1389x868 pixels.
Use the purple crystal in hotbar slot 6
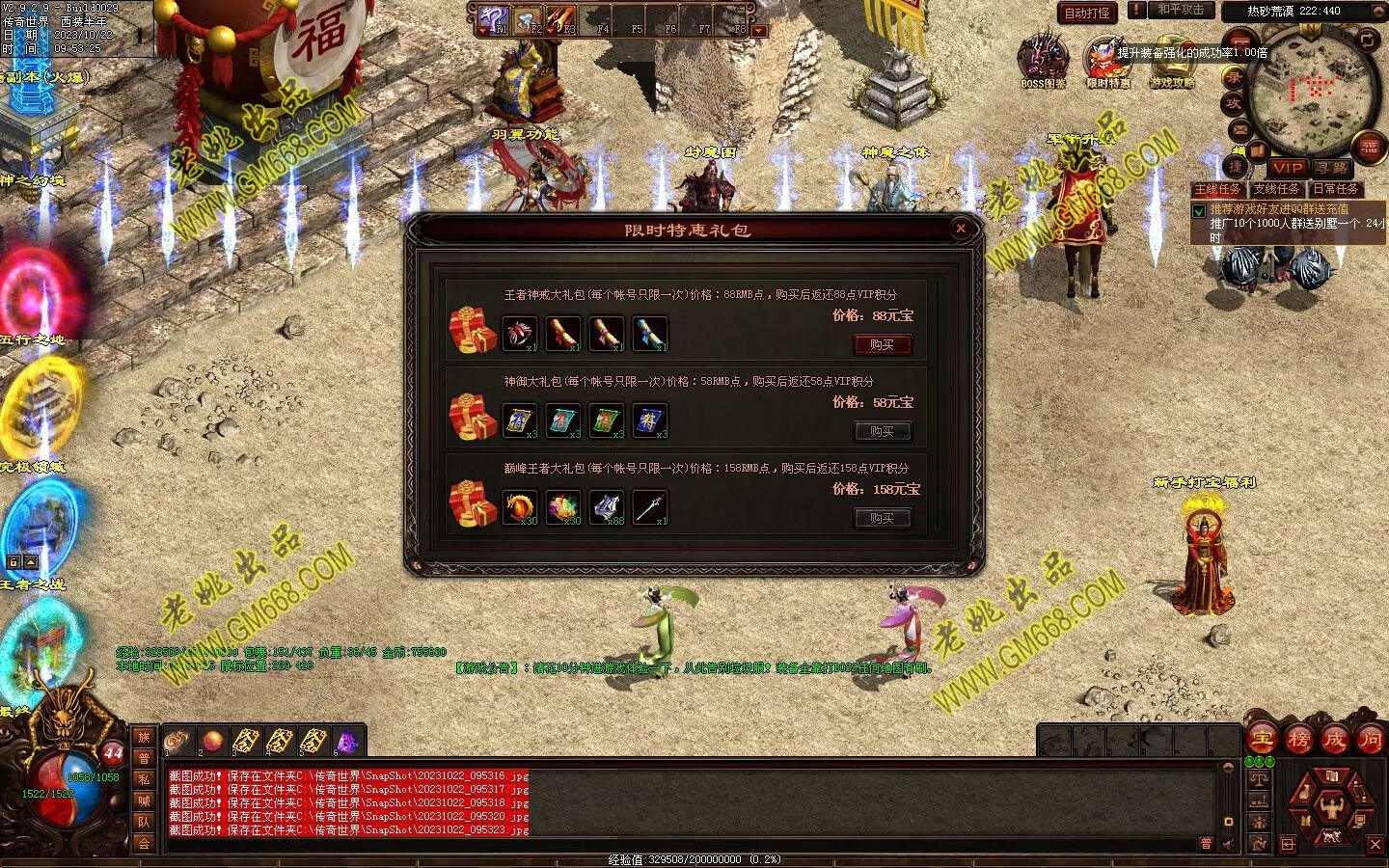coord(346,741)
